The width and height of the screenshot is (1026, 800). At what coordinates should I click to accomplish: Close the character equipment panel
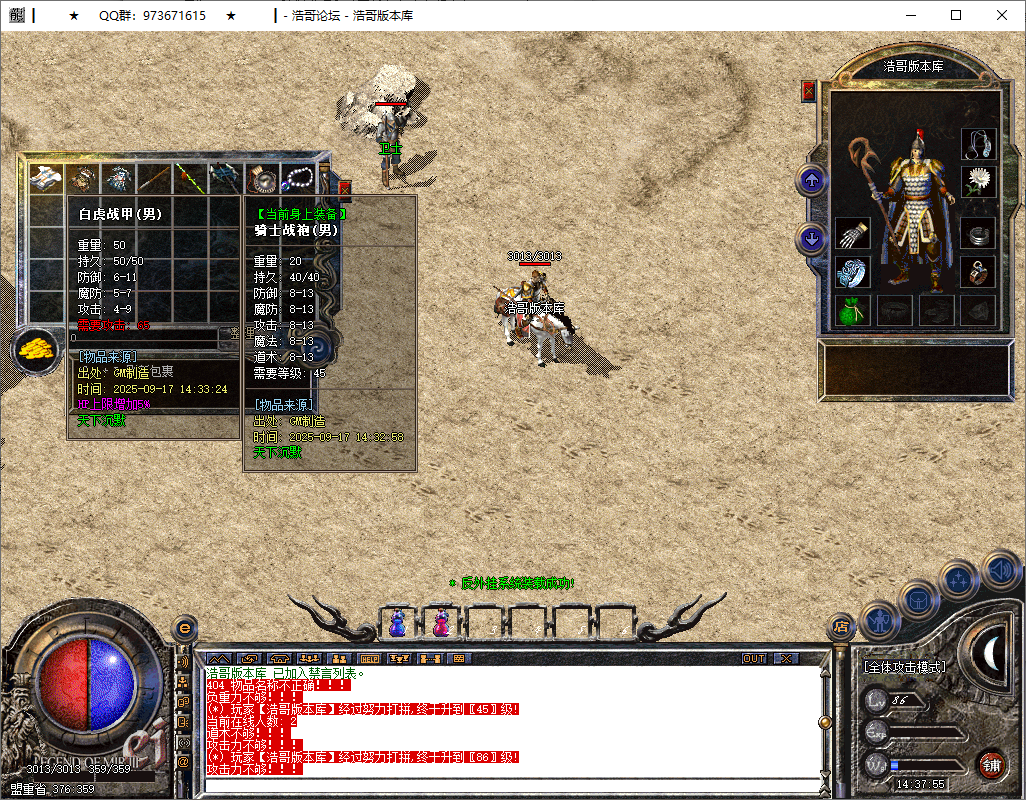click(x=809, y=91)
